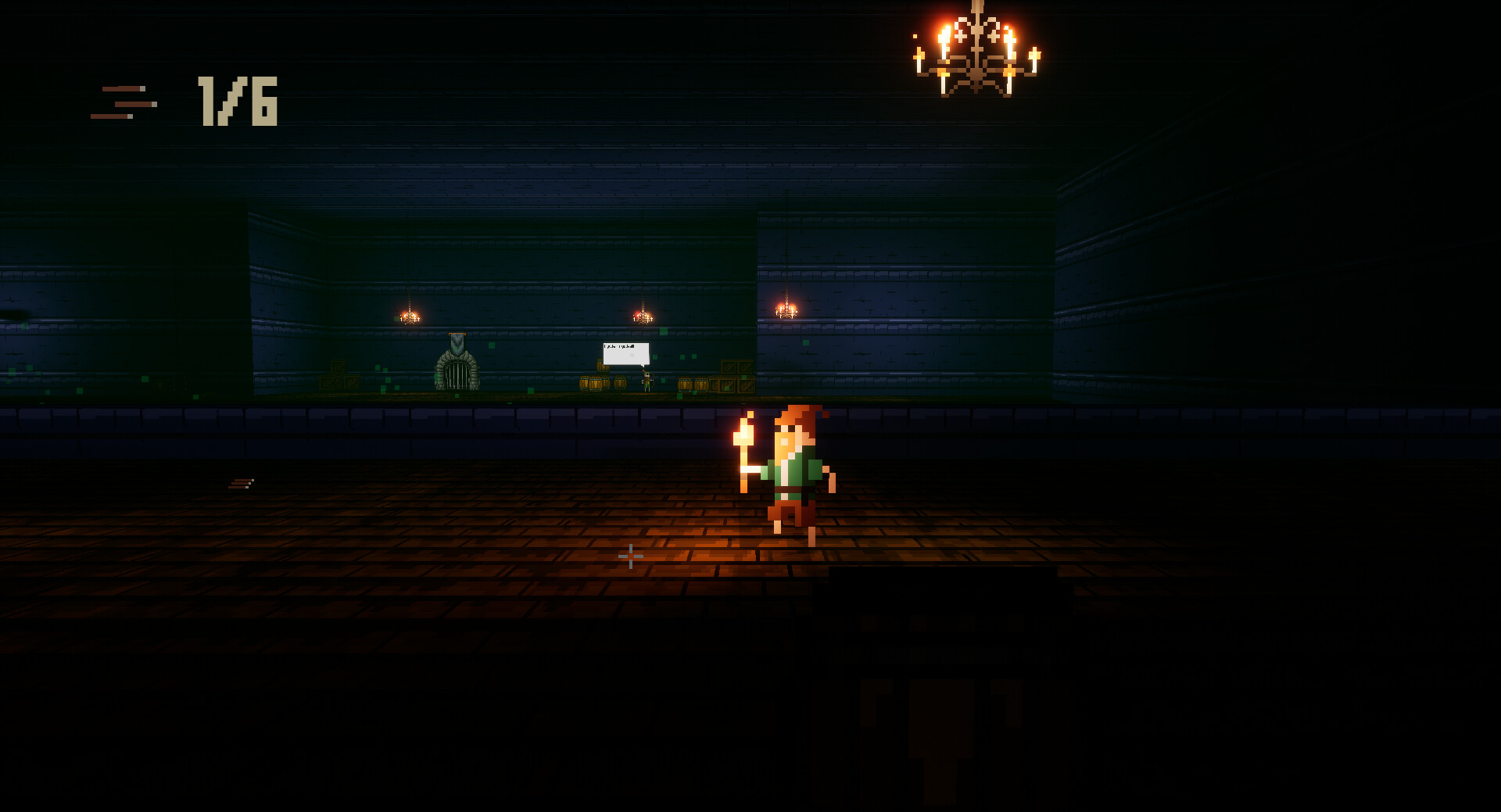
Task: Click the 1/6 counter in the top-left HUD
Action: tap(237, 100)
